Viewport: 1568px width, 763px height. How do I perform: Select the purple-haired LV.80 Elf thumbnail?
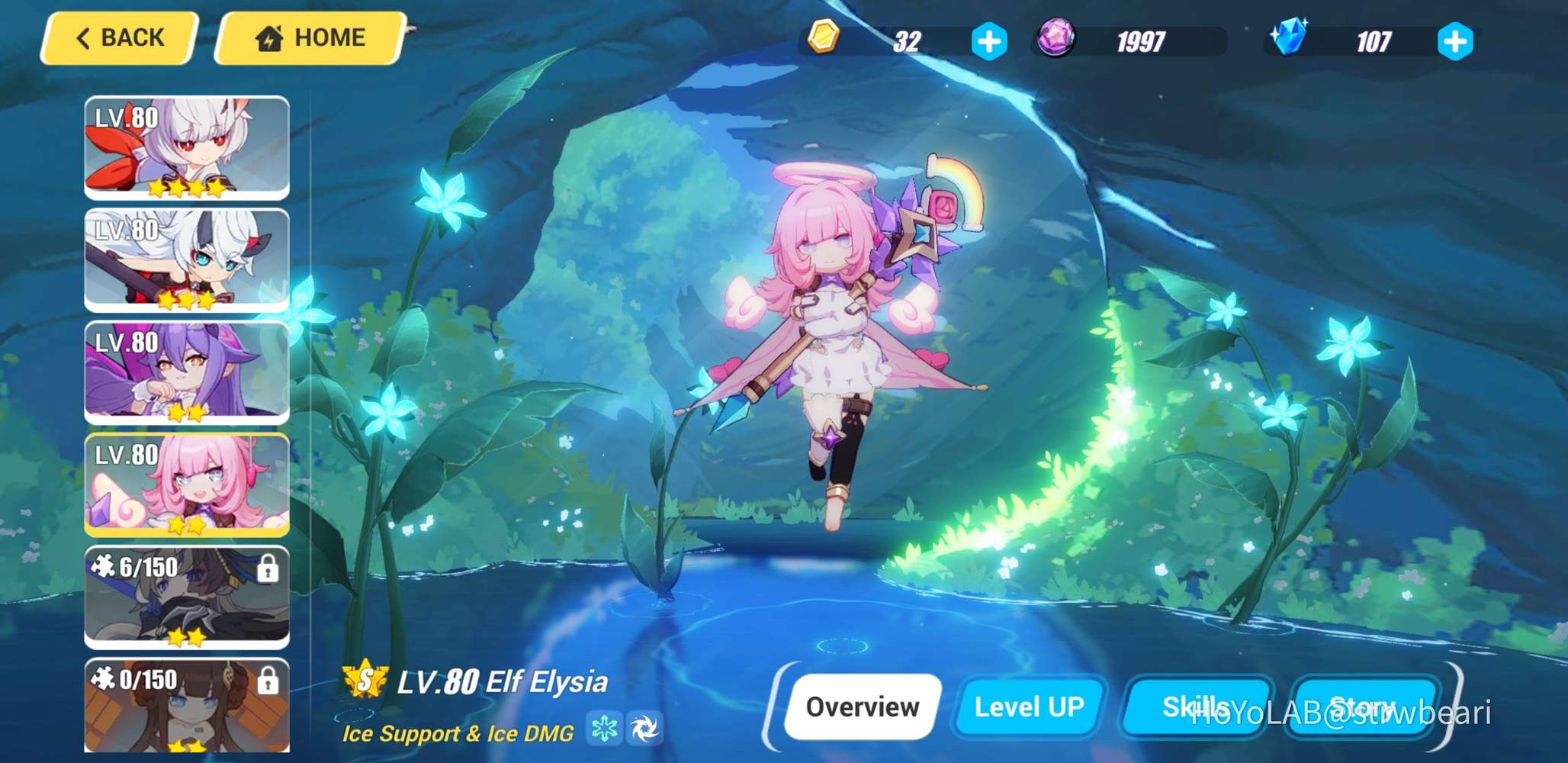[187, 374]
